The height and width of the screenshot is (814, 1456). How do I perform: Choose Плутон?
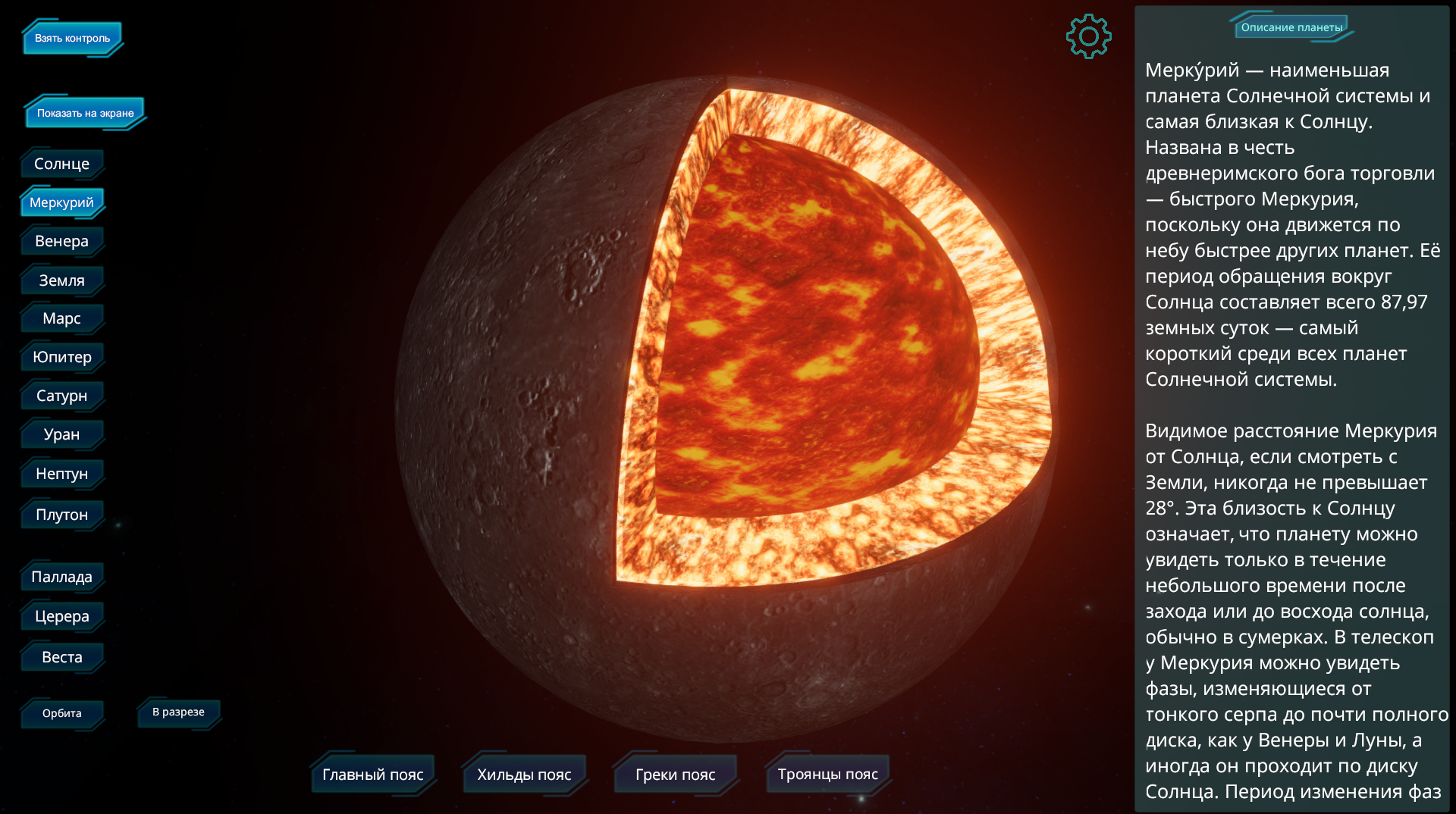click(61, 515)
